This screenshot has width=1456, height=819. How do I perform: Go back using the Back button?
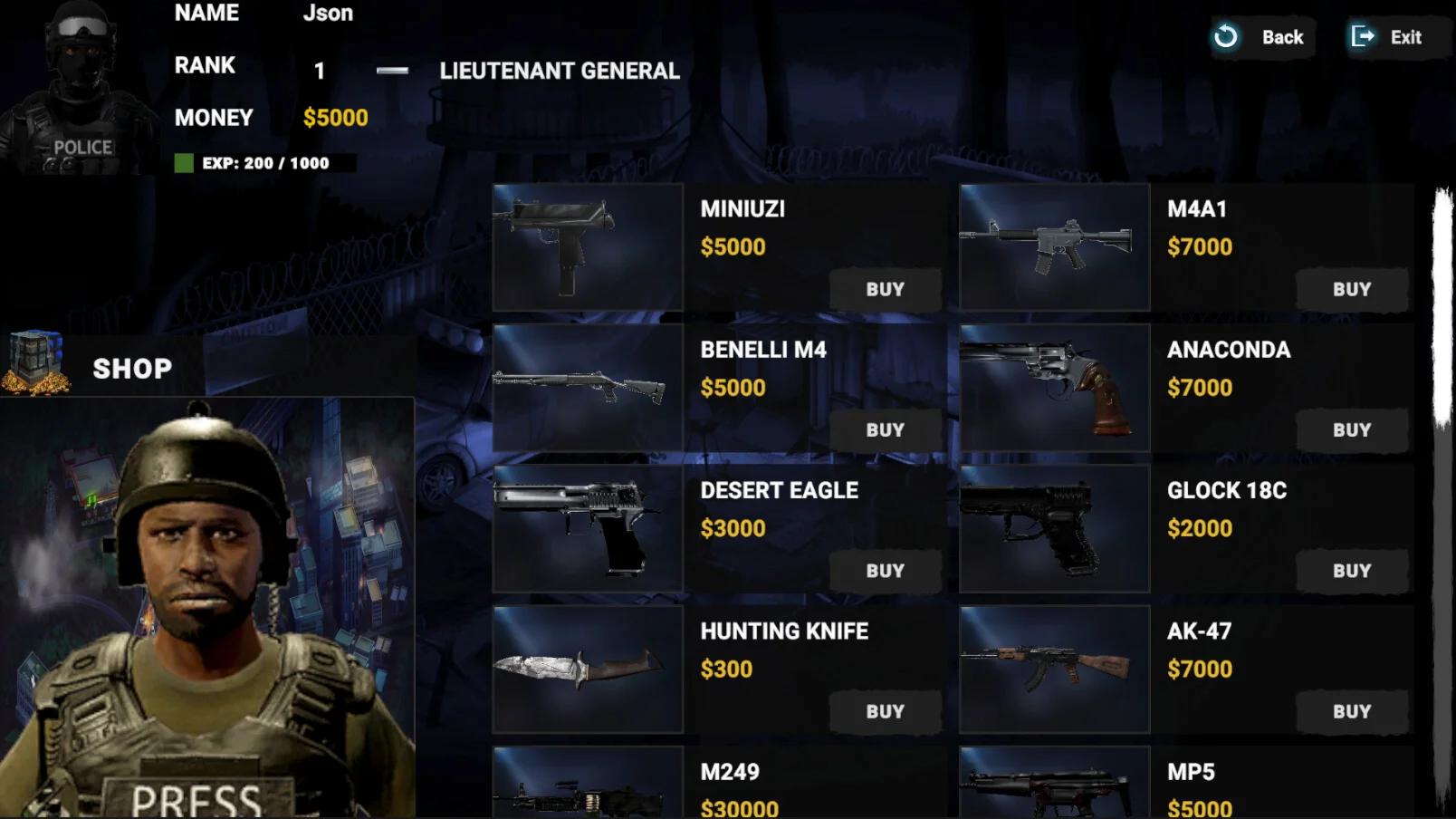click(x=1263, y=37)
